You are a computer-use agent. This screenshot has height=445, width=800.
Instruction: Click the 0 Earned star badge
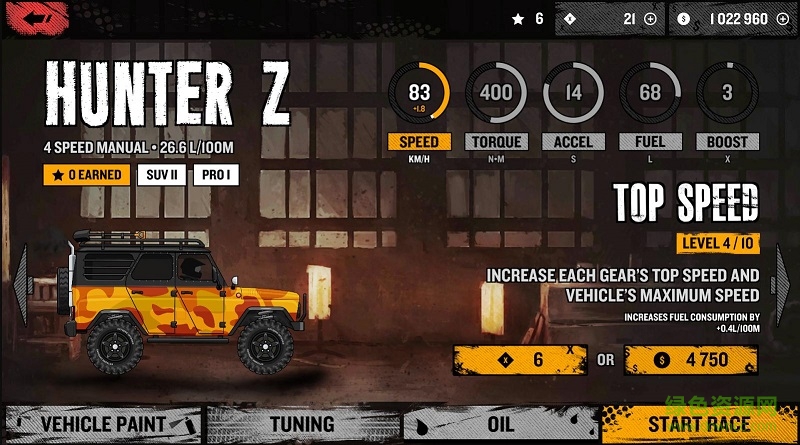(87, 175)
